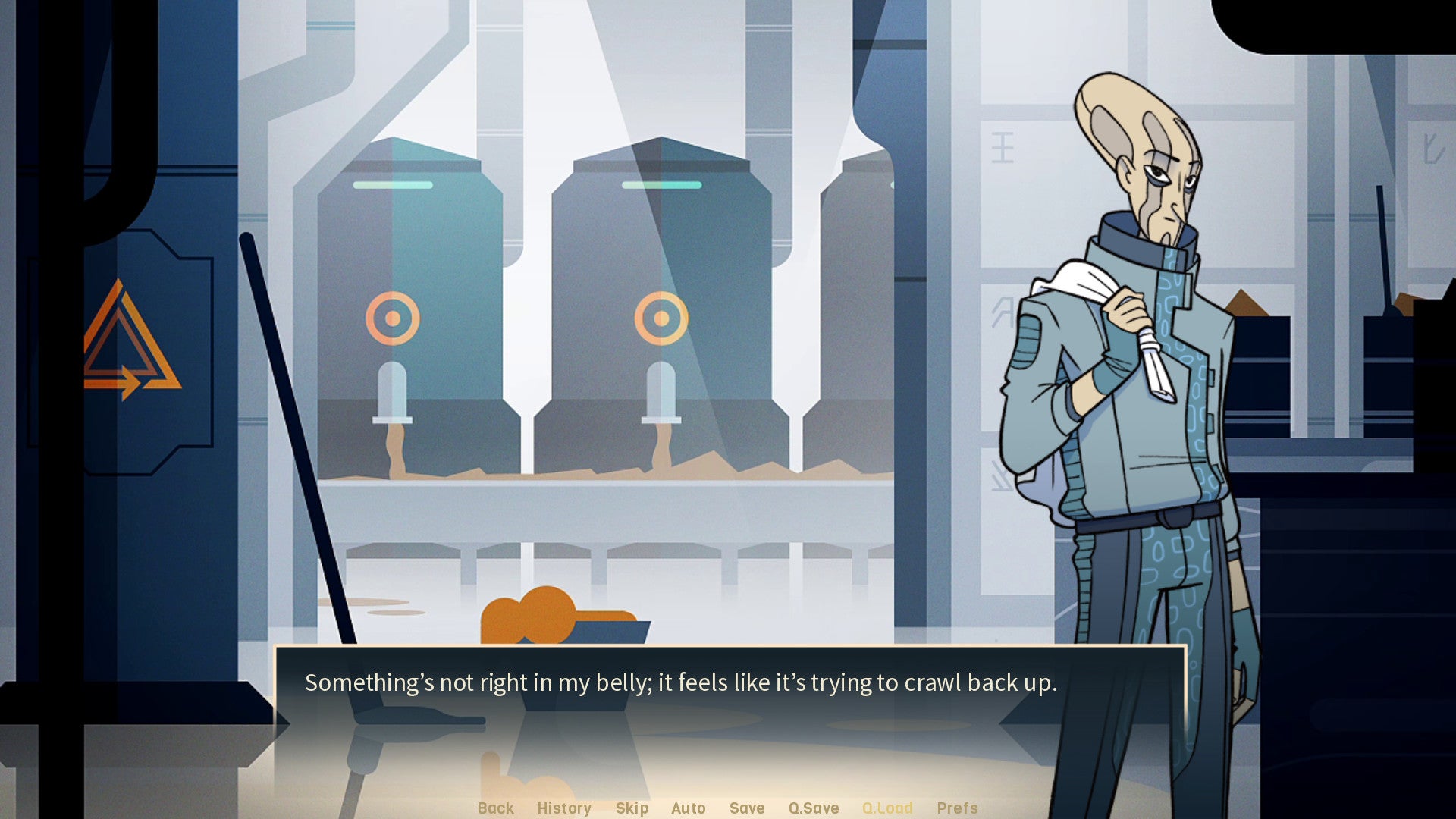Viewport: 1456px width, 819px height.
Task: Enable Skip mode
Action: click(x=632, y=808)
